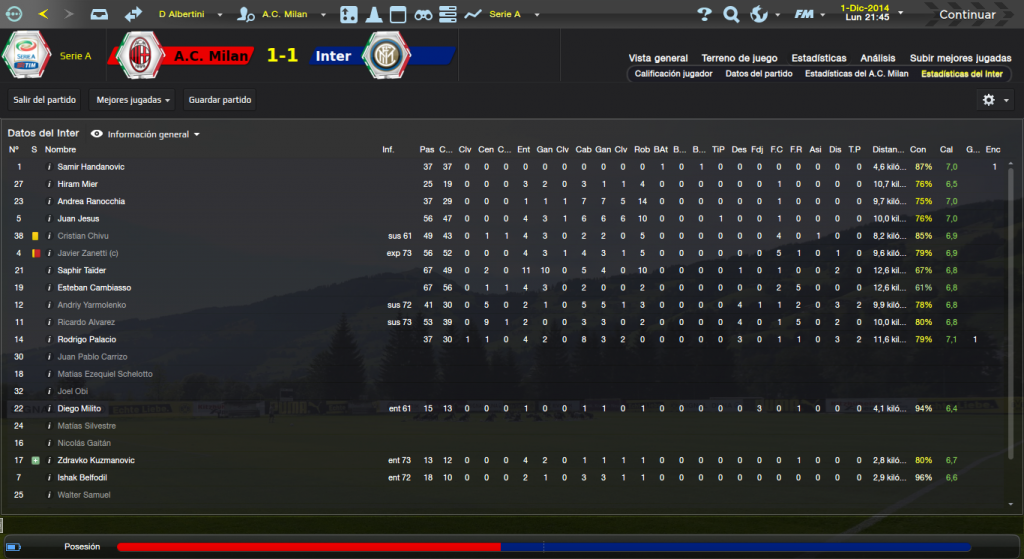1024x559 pixels.
Task: Open Rodrigo Palacio's player row
Action: [x=88, y=340]
